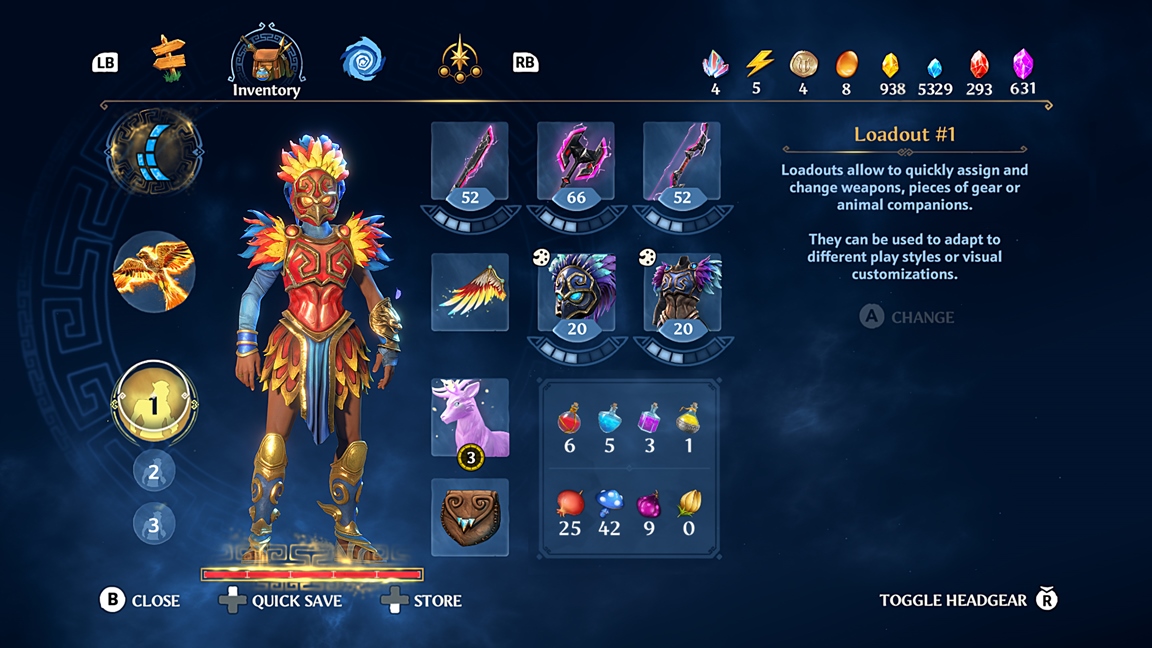The width and height of the screenshot is (1152, 648).
Task: Select the Inventory backpack tab
Action: tap(266, 60)
